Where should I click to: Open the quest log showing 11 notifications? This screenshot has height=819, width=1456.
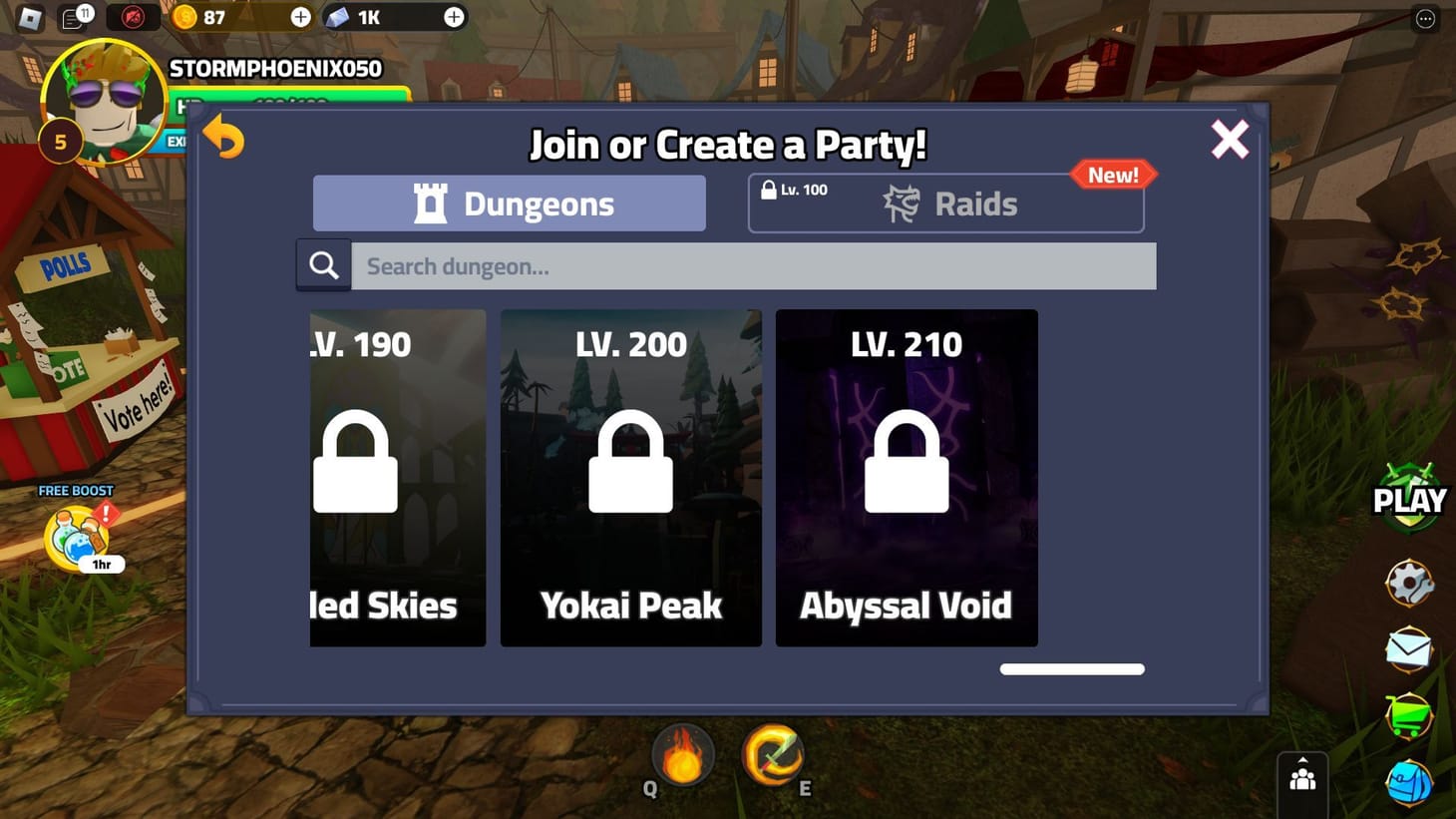(x=78, y=17)
